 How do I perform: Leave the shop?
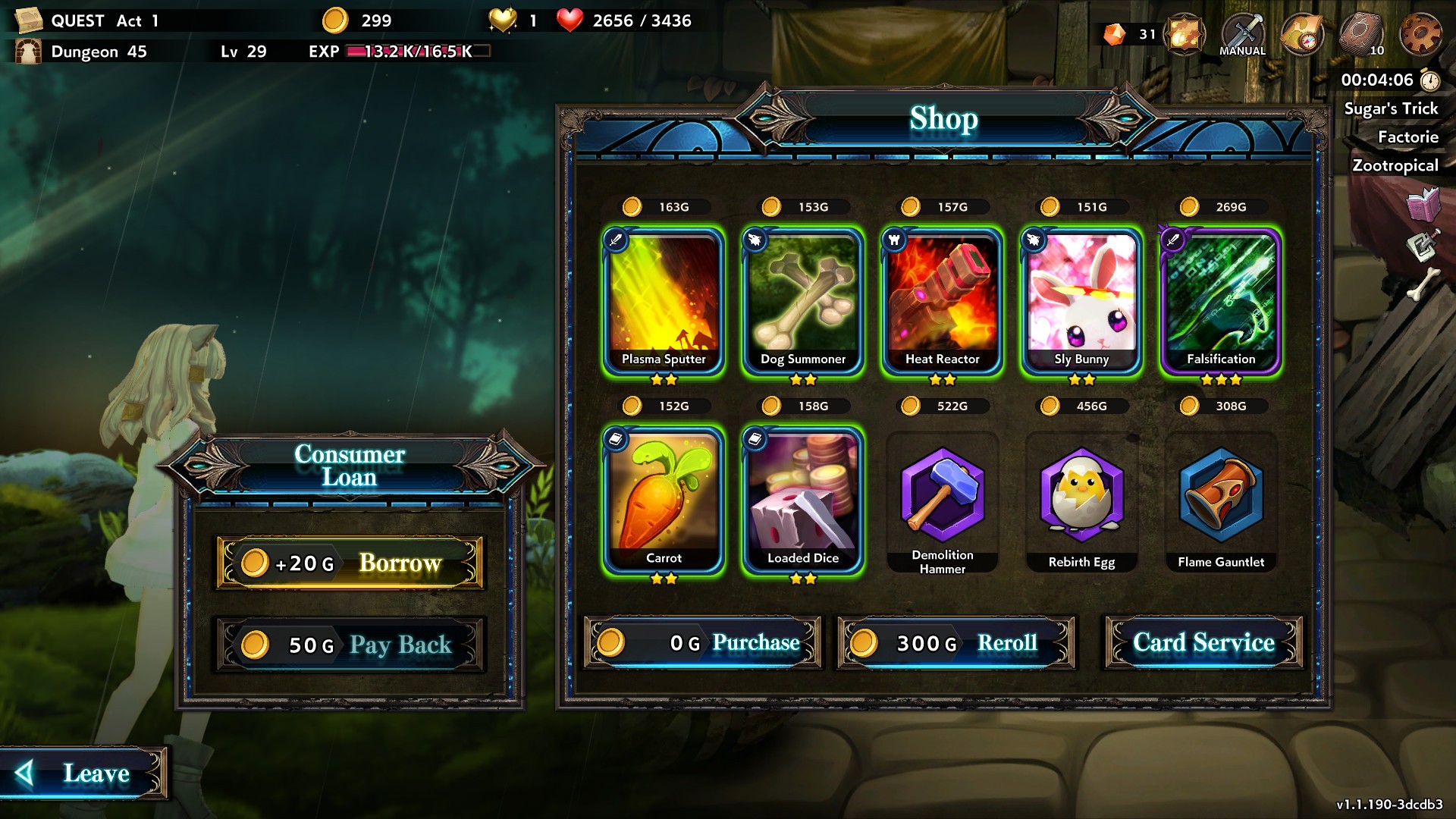pos(83,773)
